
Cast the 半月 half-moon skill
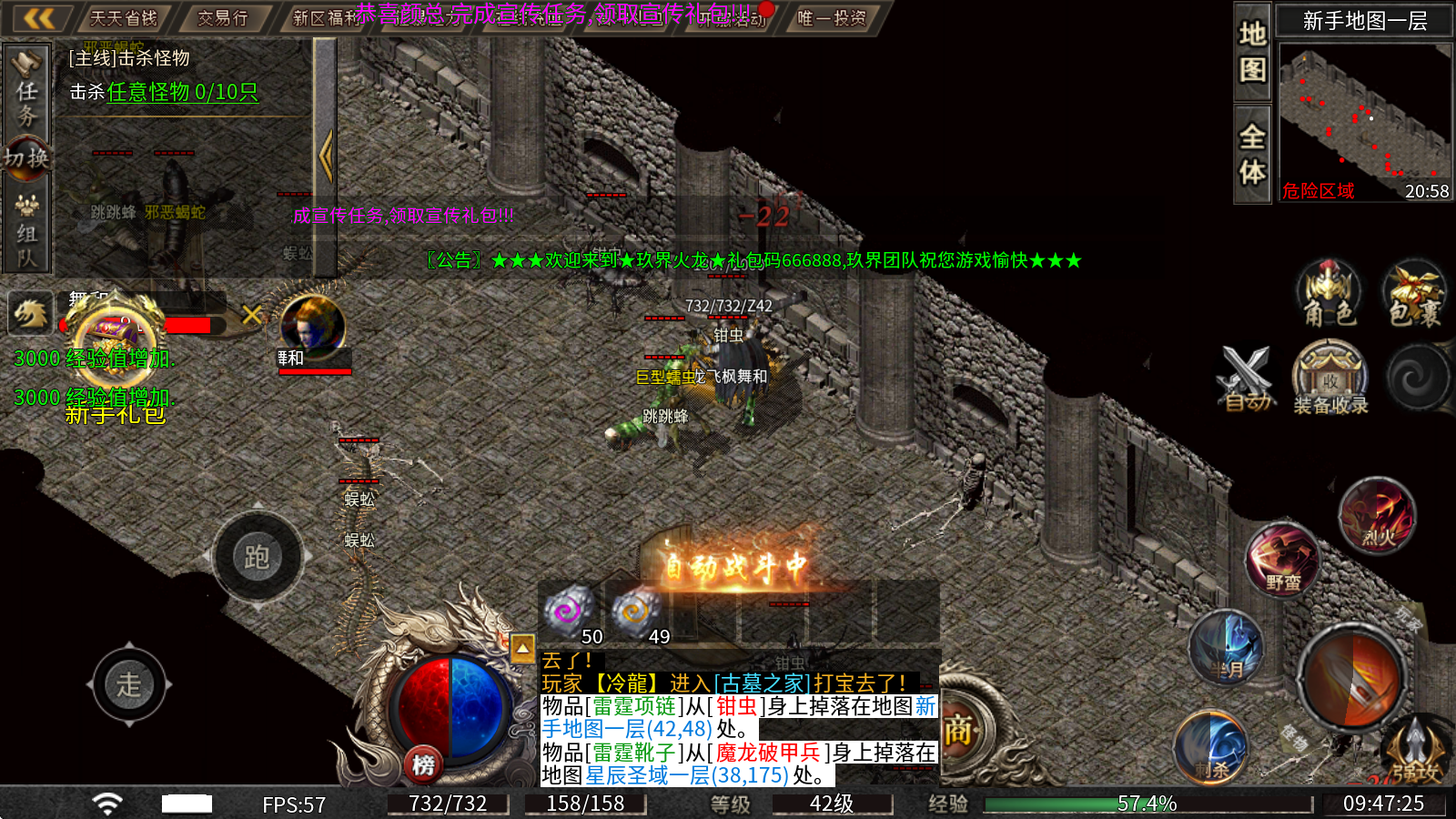1226,648
